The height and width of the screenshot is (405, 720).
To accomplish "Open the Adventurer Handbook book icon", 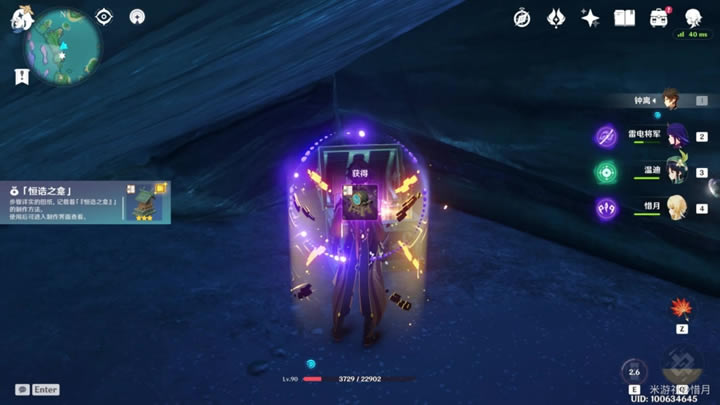I will 624,18.
